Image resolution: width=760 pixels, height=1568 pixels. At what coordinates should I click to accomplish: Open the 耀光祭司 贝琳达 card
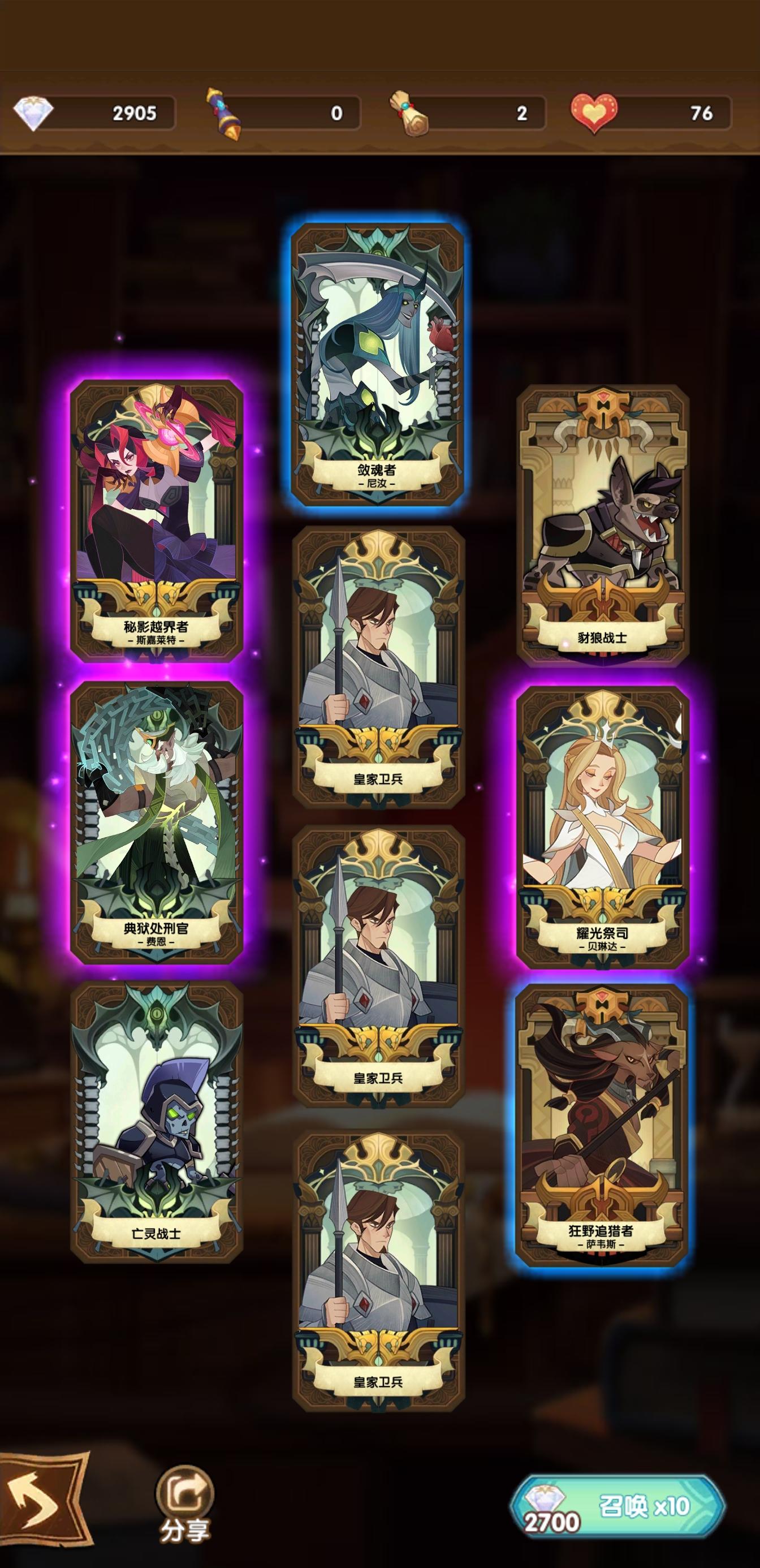[605, 834]
